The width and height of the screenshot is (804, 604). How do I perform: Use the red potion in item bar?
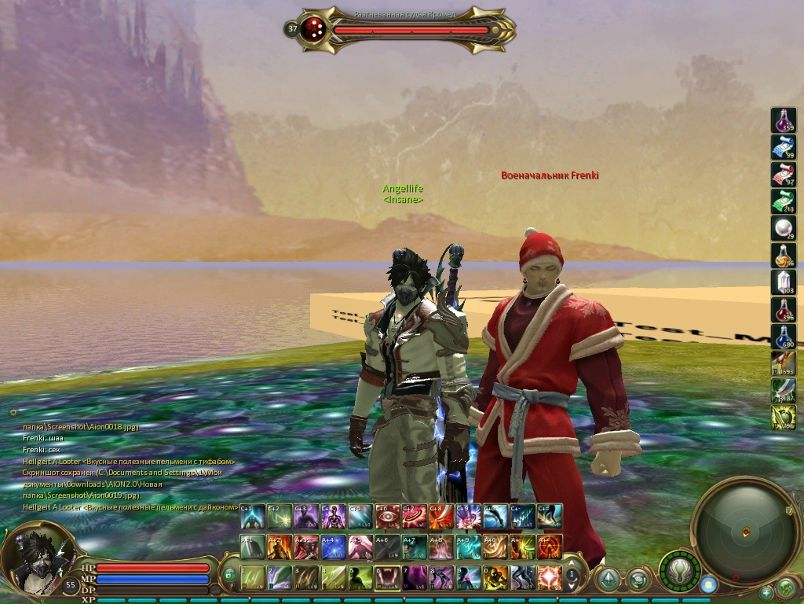[783, 309]
